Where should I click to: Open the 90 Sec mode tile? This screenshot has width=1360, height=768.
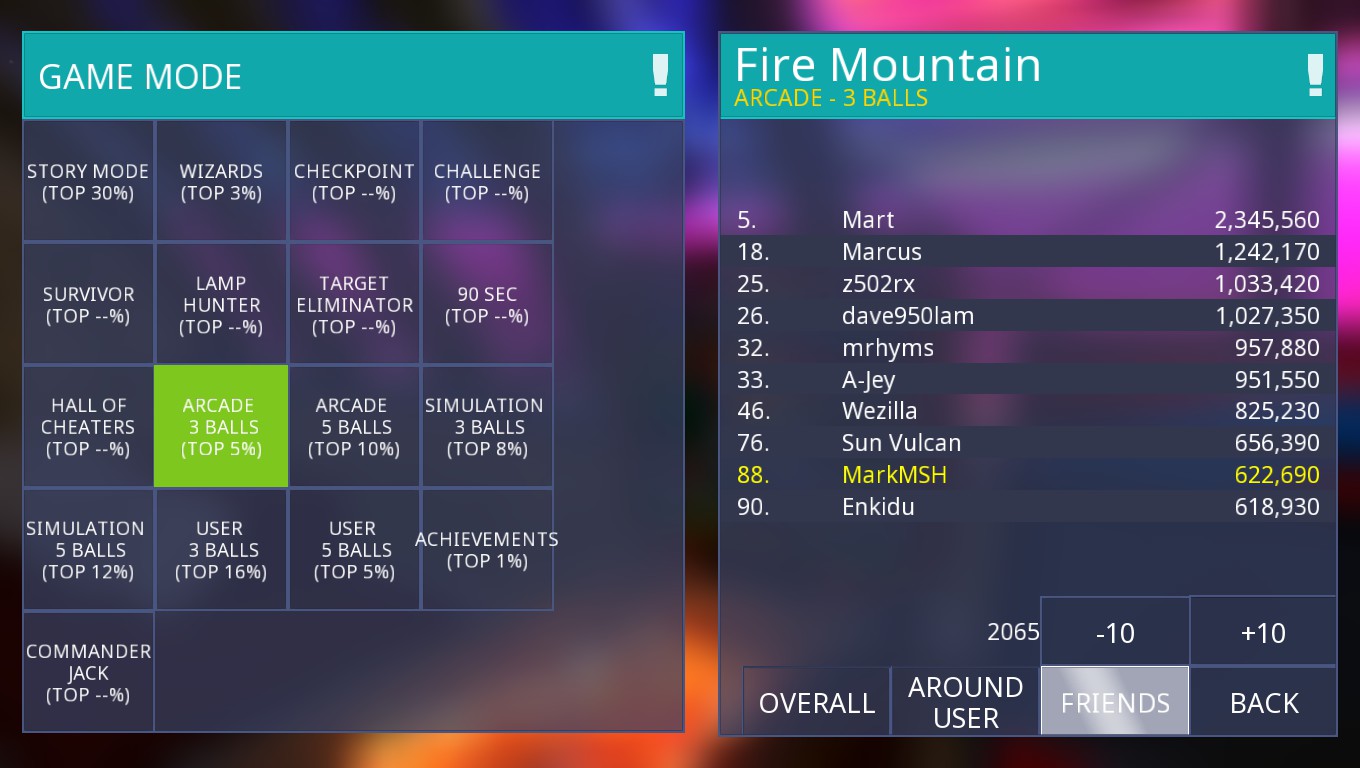pyautogui.click(x=487, y=304)
